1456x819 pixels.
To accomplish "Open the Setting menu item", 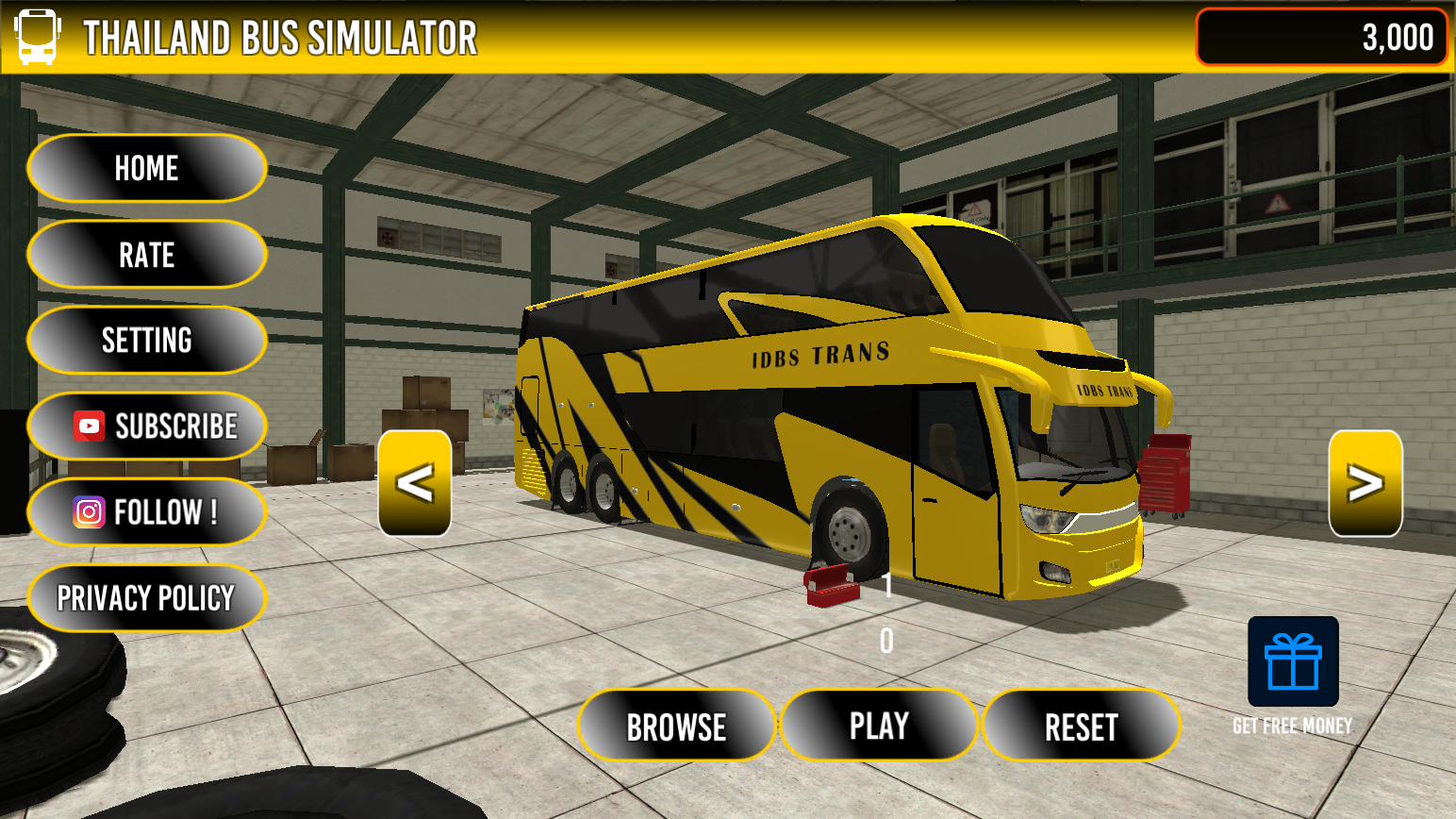I will (146, 340).
